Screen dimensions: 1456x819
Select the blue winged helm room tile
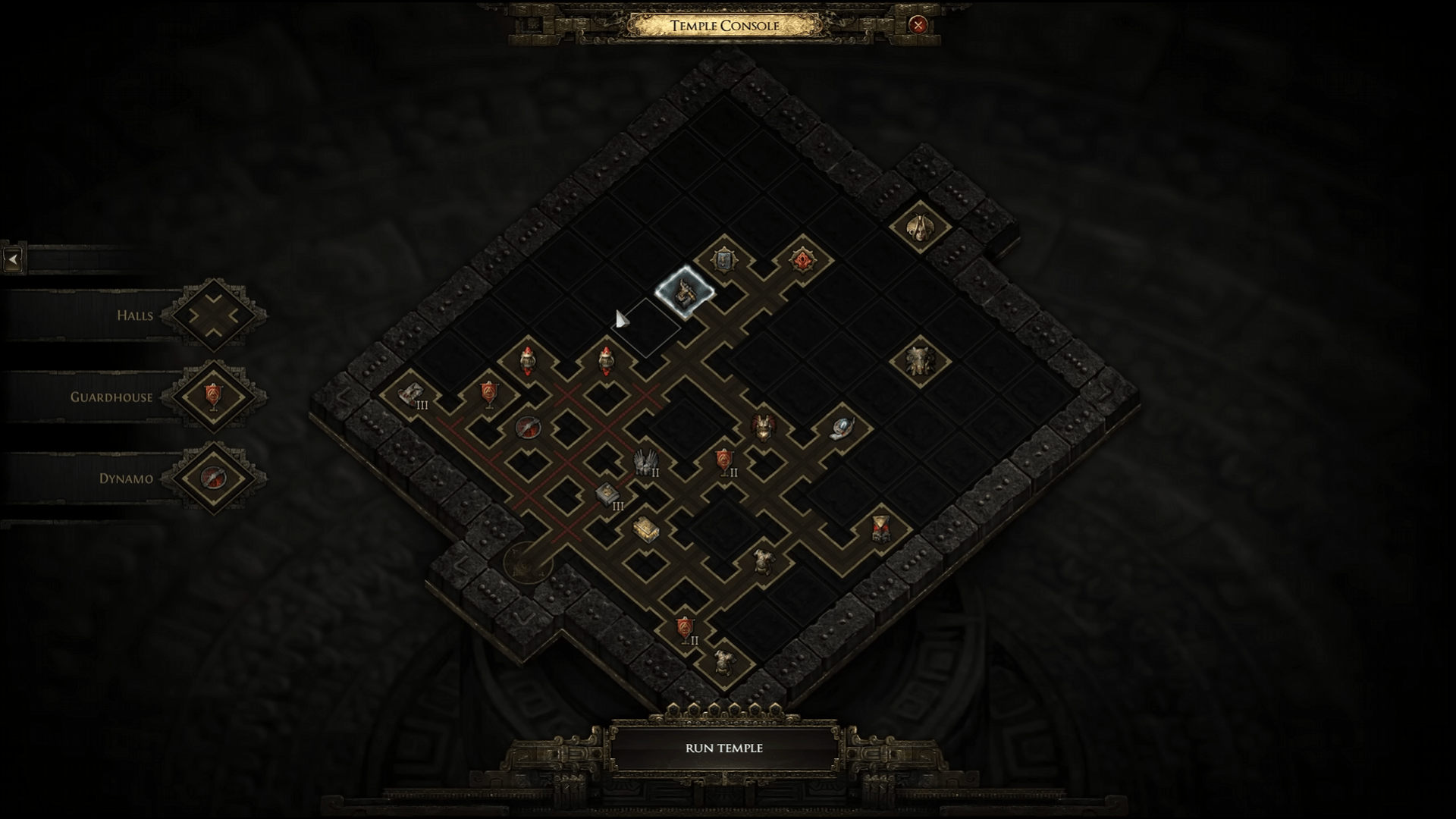pos(841,428)
